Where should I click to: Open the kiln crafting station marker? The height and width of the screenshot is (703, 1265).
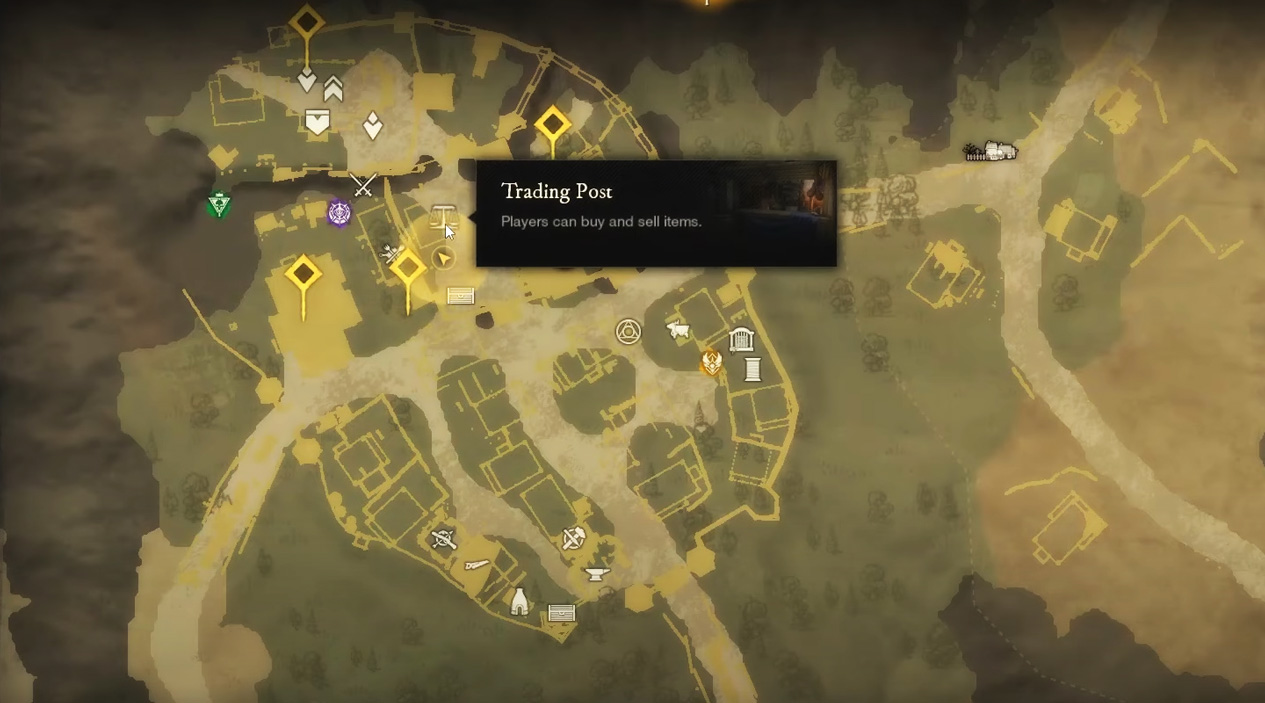[x=519, y=602]
